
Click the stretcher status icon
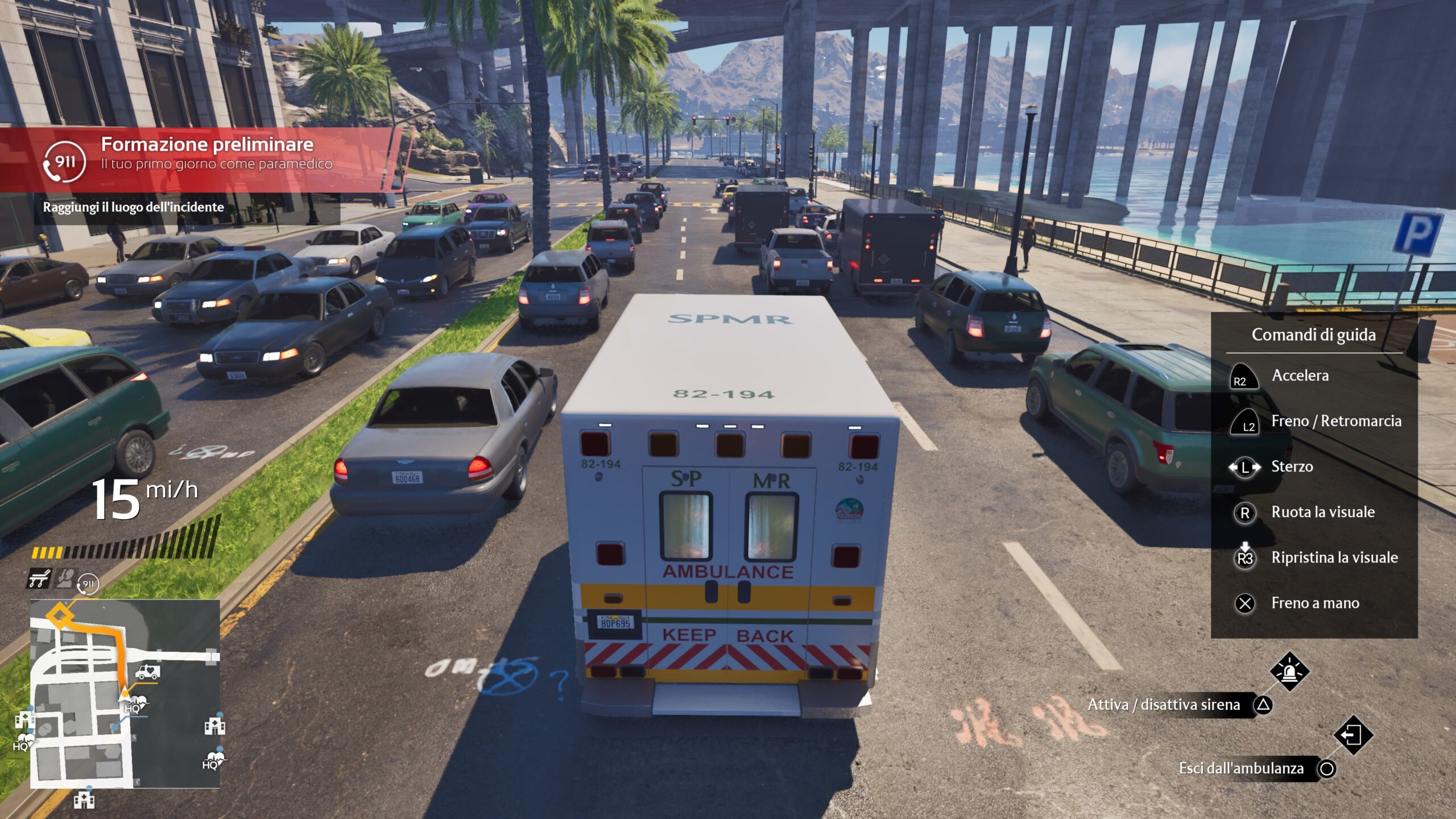pos(39,579)
